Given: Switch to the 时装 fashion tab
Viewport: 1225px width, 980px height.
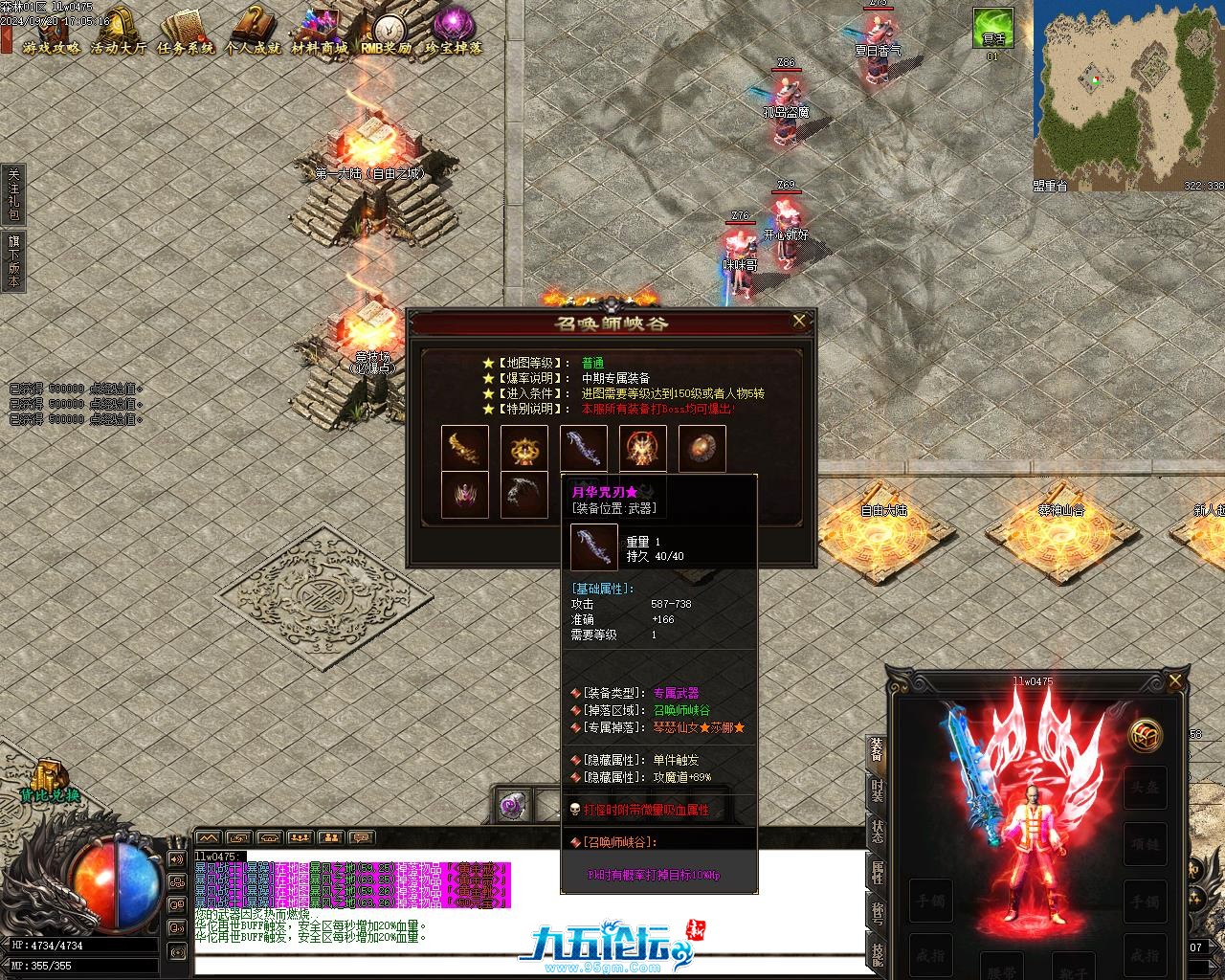Looking at the screenshot, I should coord(877,791).
